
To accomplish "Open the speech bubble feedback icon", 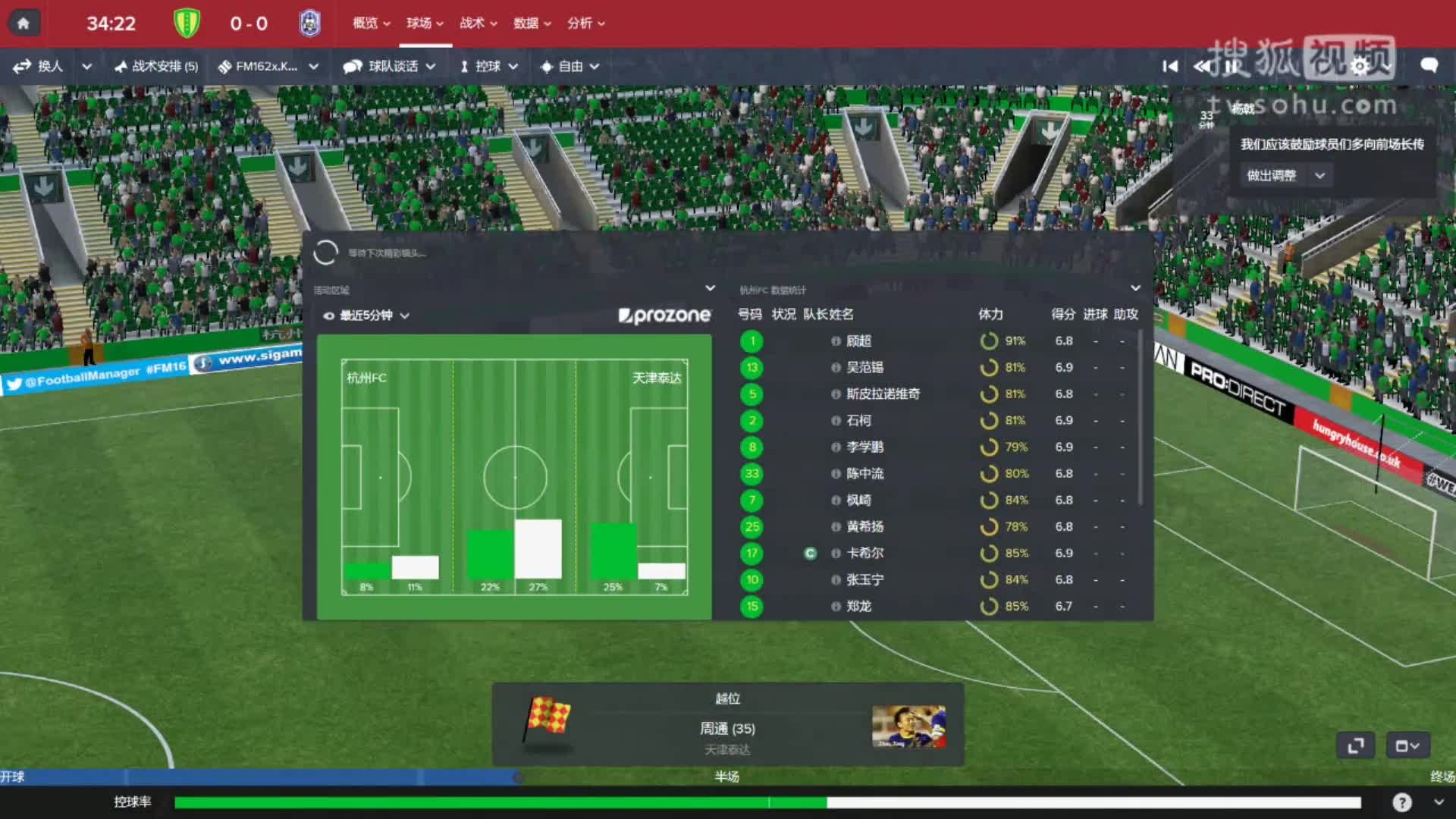I will click(1429, 66).
